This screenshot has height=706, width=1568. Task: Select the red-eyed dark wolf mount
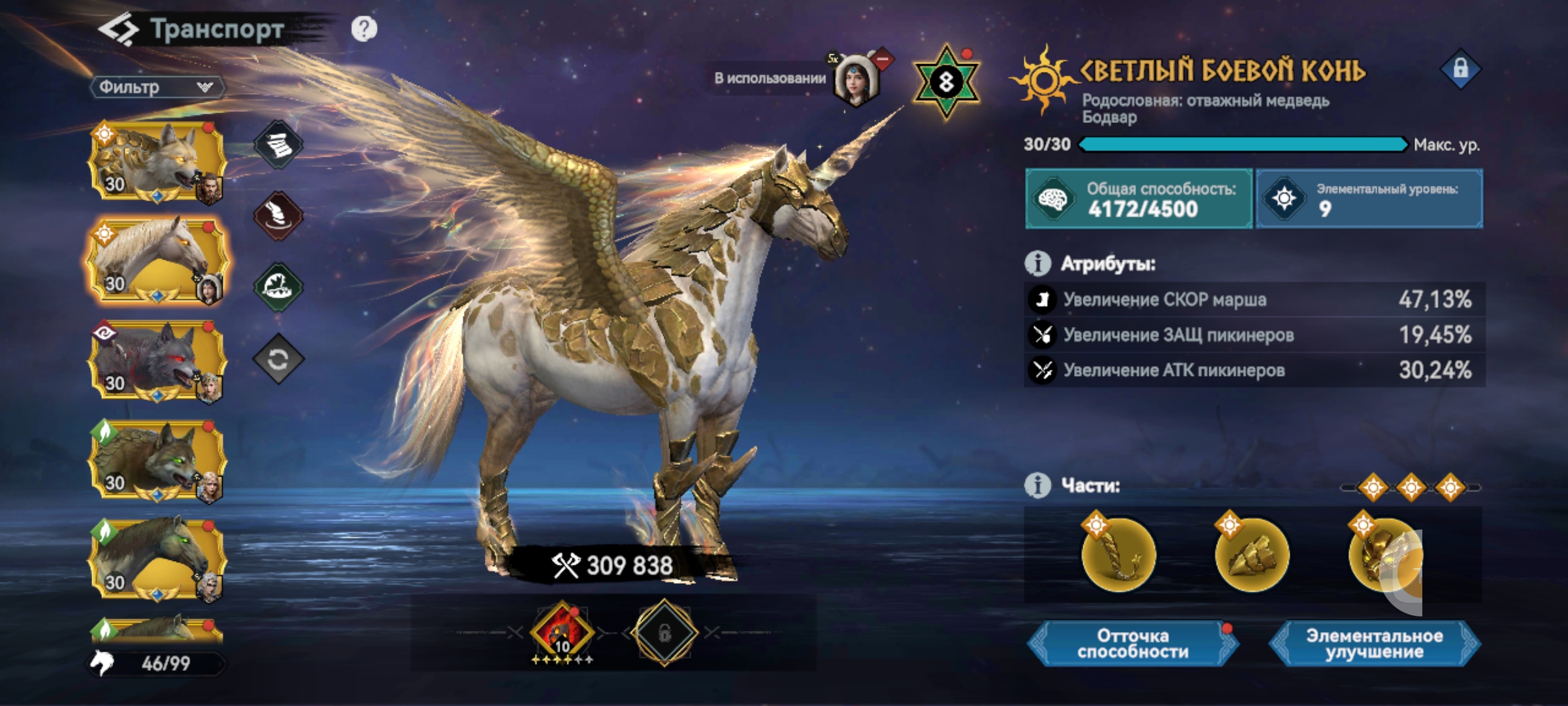point(157,360)
